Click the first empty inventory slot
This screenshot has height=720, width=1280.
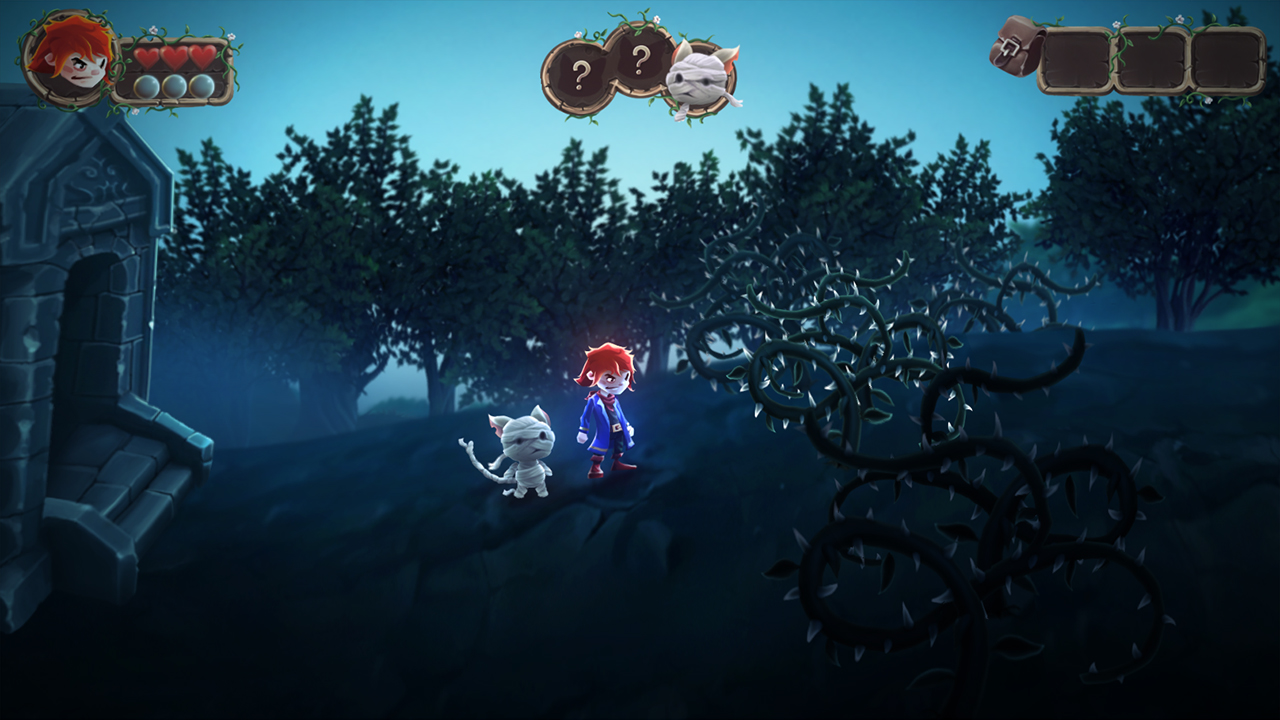1076,60
